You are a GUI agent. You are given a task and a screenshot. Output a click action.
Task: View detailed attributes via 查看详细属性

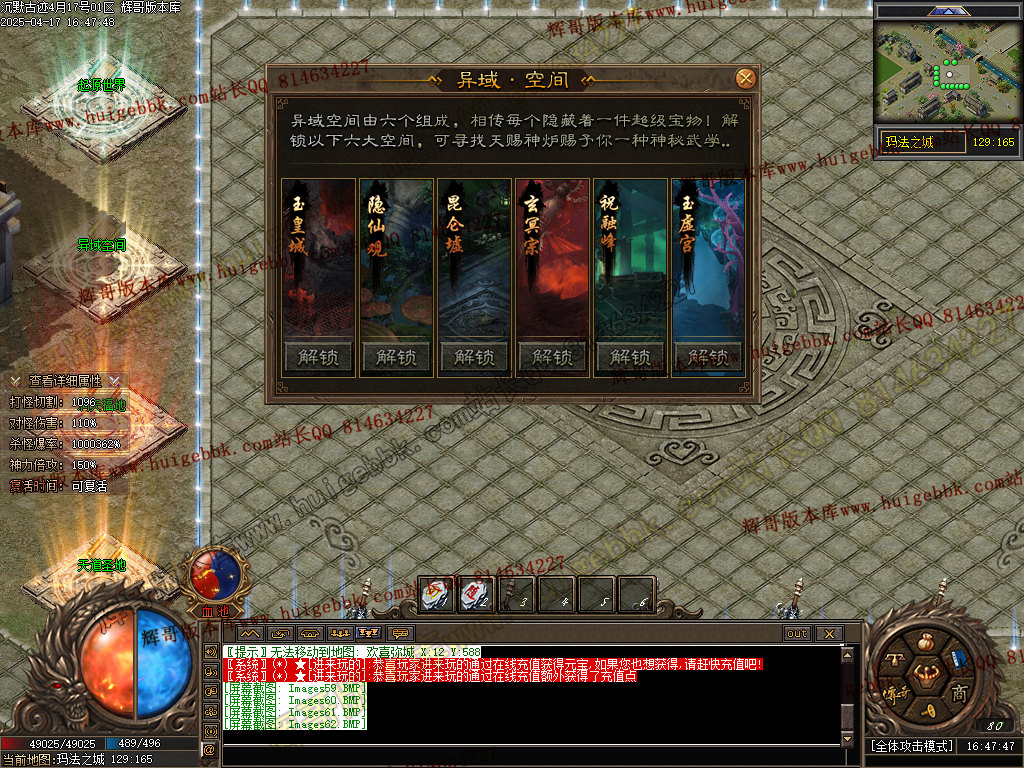pos(66,381)
